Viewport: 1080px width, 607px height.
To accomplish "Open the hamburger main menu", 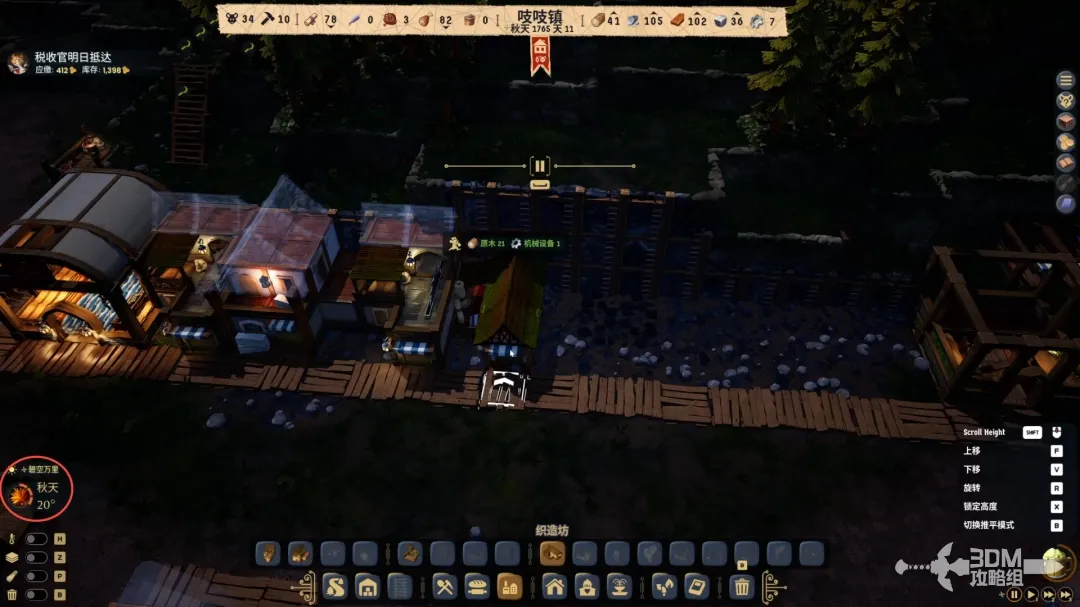I will point(1065,80).
